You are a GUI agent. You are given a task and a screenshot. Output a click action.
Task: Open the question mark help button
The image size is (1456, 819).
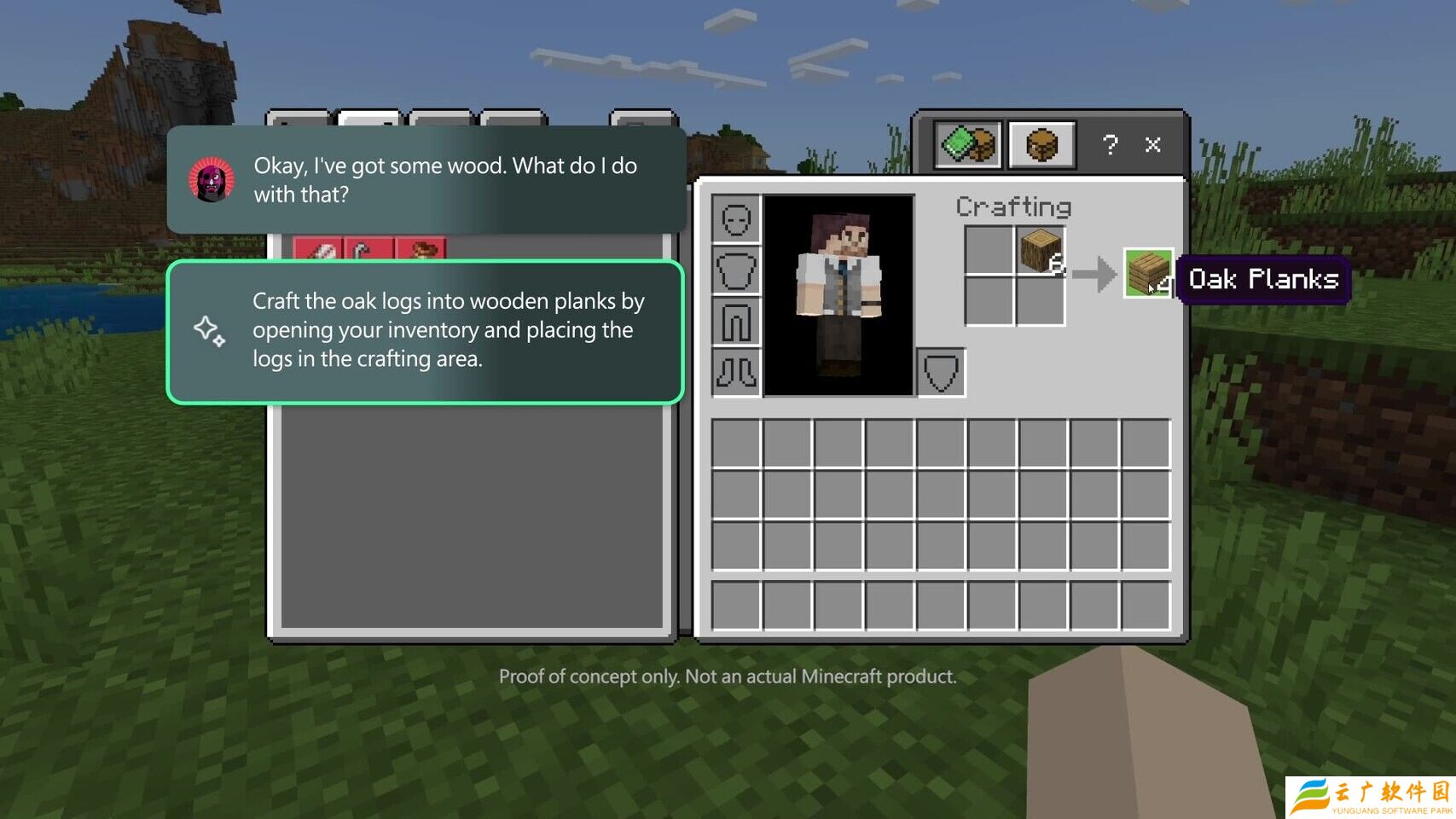pos(1109,145)
